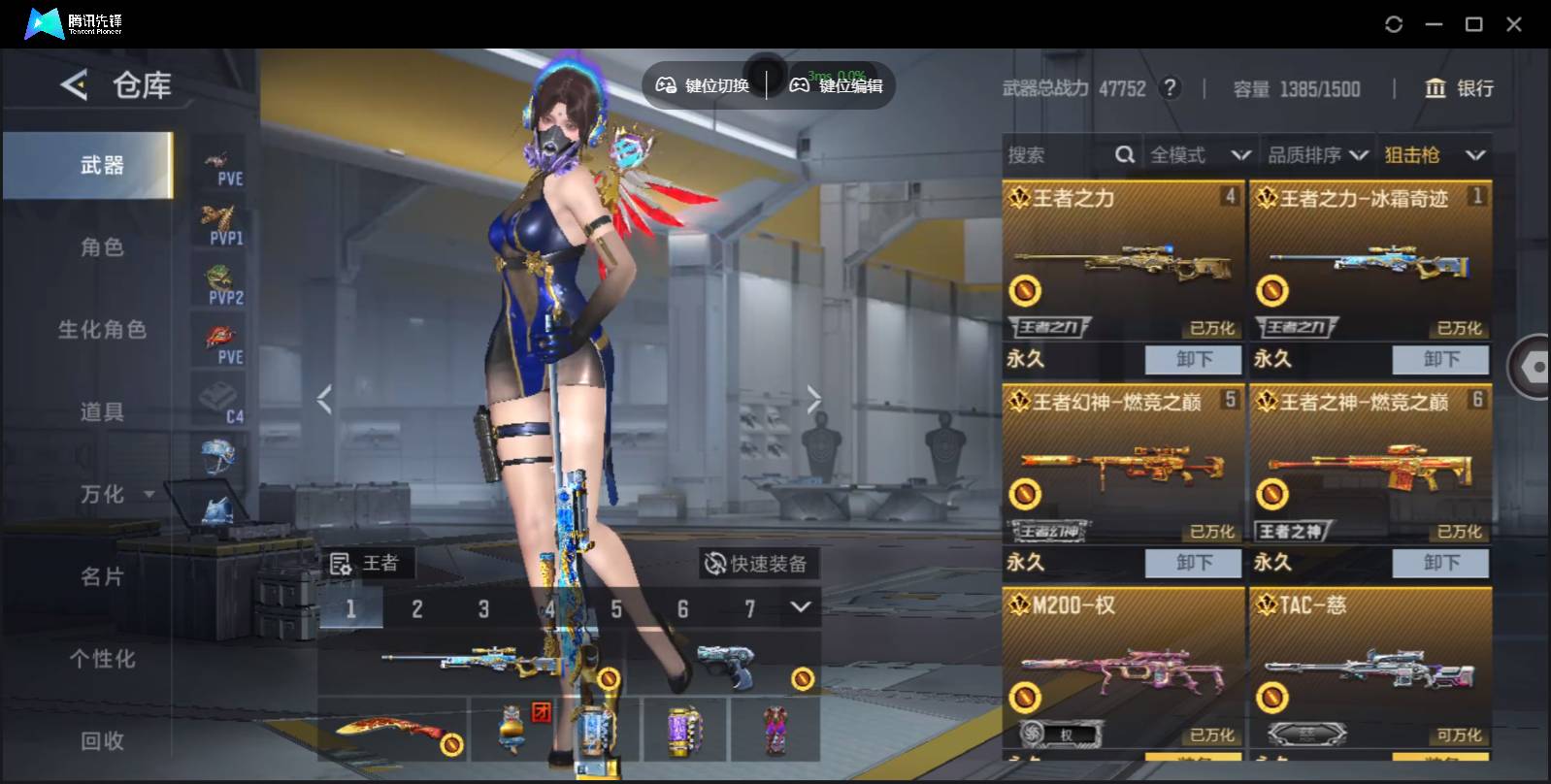Open the 全模式 mode dropdown
This screenshot has width=1551, height=784.
coord(1200,155)
